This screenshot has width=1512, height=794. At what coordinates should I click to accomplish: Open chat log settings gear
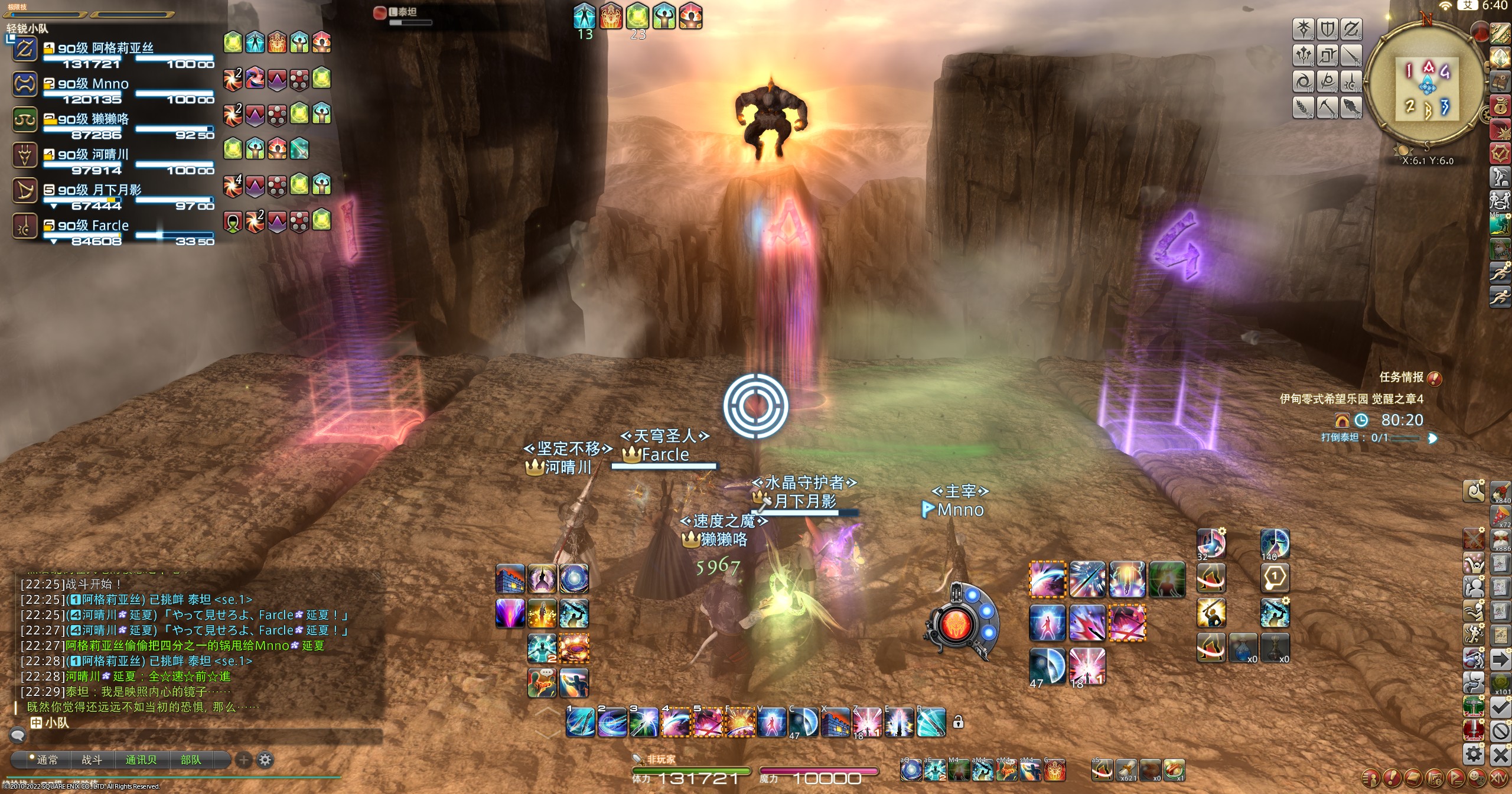[x=265, y=760]
